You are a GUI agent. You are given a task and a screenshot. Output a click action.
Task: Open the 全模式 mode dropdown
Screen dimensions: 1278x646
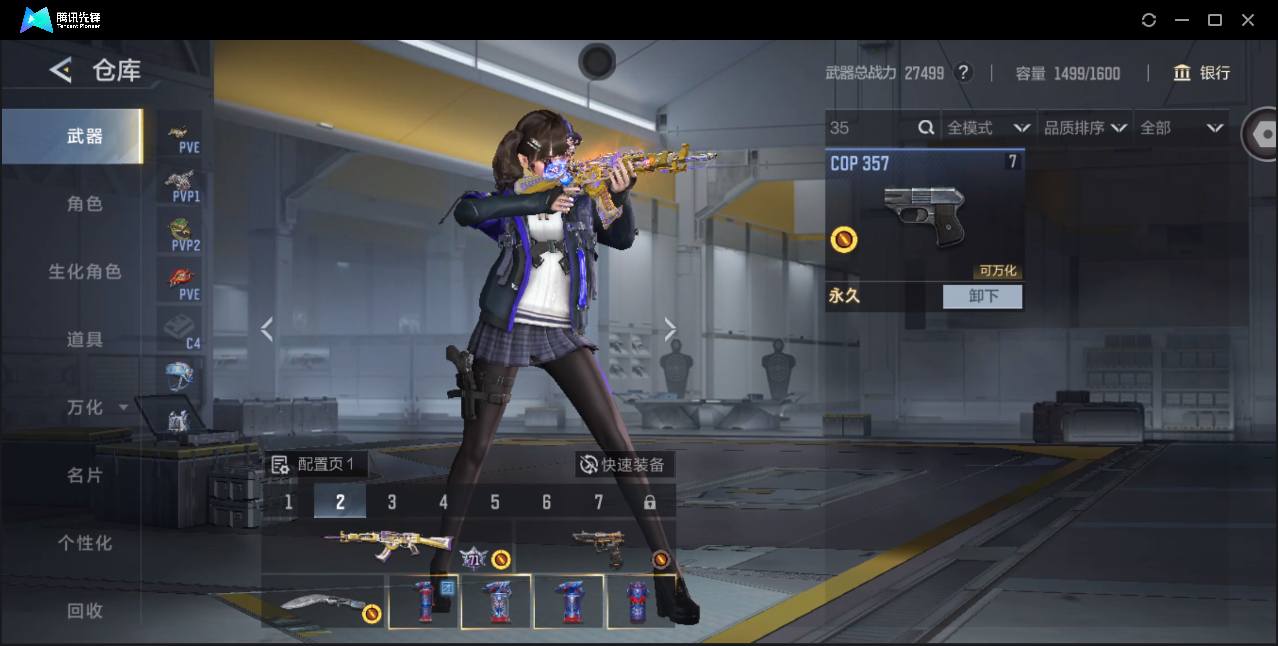point(988,128)
